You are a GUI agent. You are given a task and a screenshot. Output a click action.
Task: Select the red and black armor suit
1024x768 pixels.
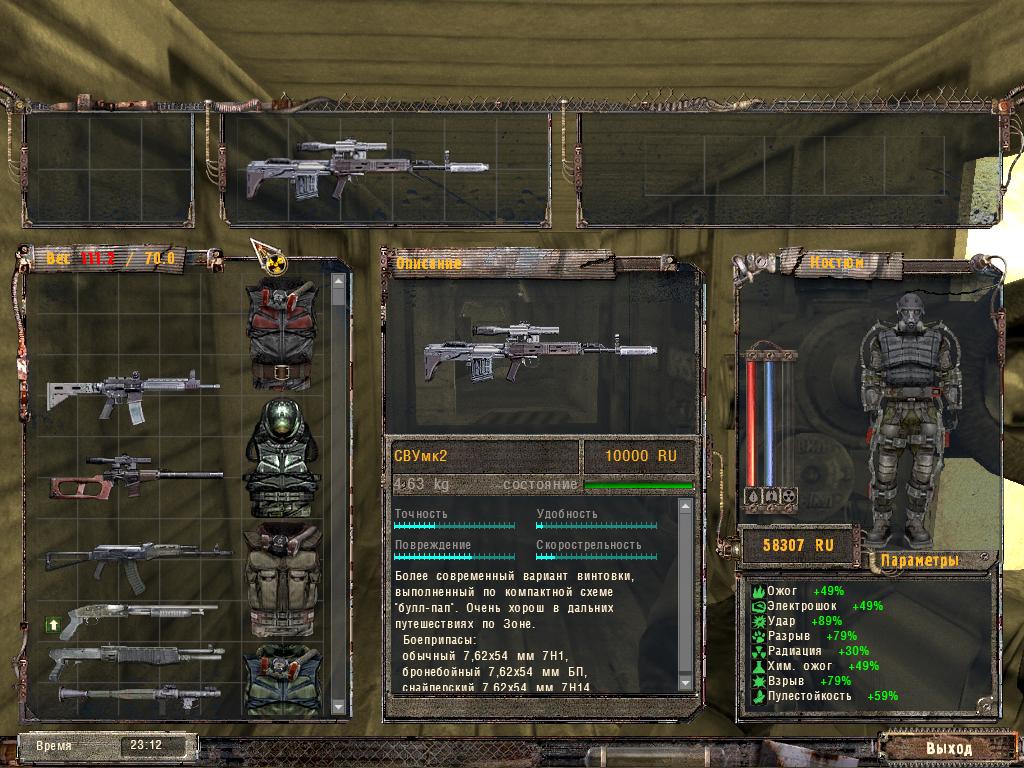click(x=283, y=332)
